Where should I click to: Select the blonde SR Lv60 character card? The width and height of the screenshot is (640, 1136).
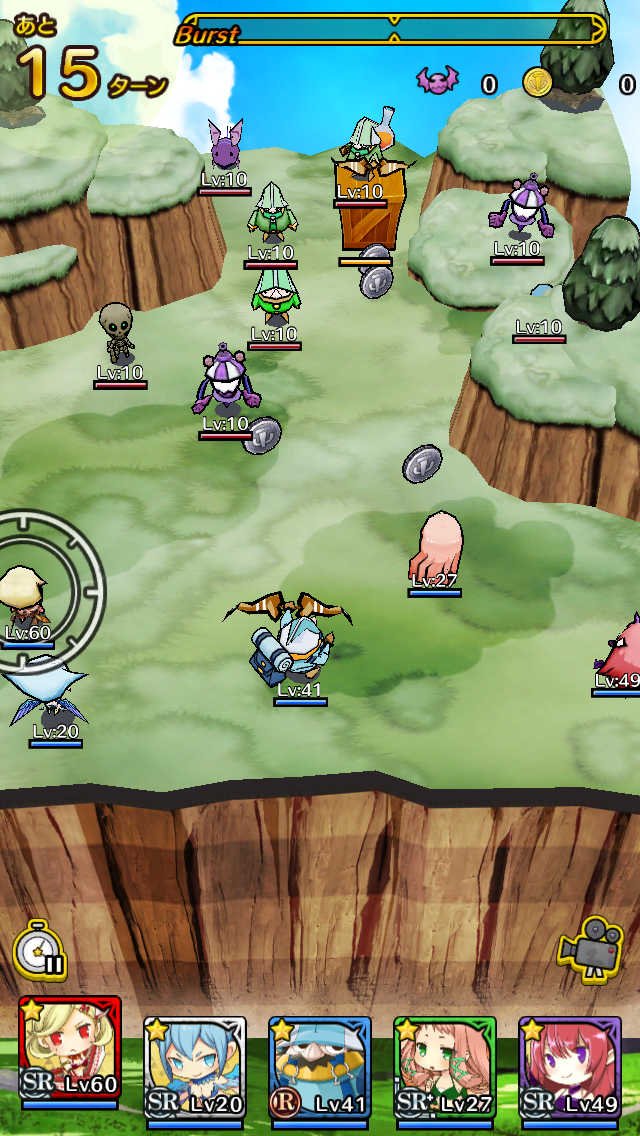click(69, 1056)
